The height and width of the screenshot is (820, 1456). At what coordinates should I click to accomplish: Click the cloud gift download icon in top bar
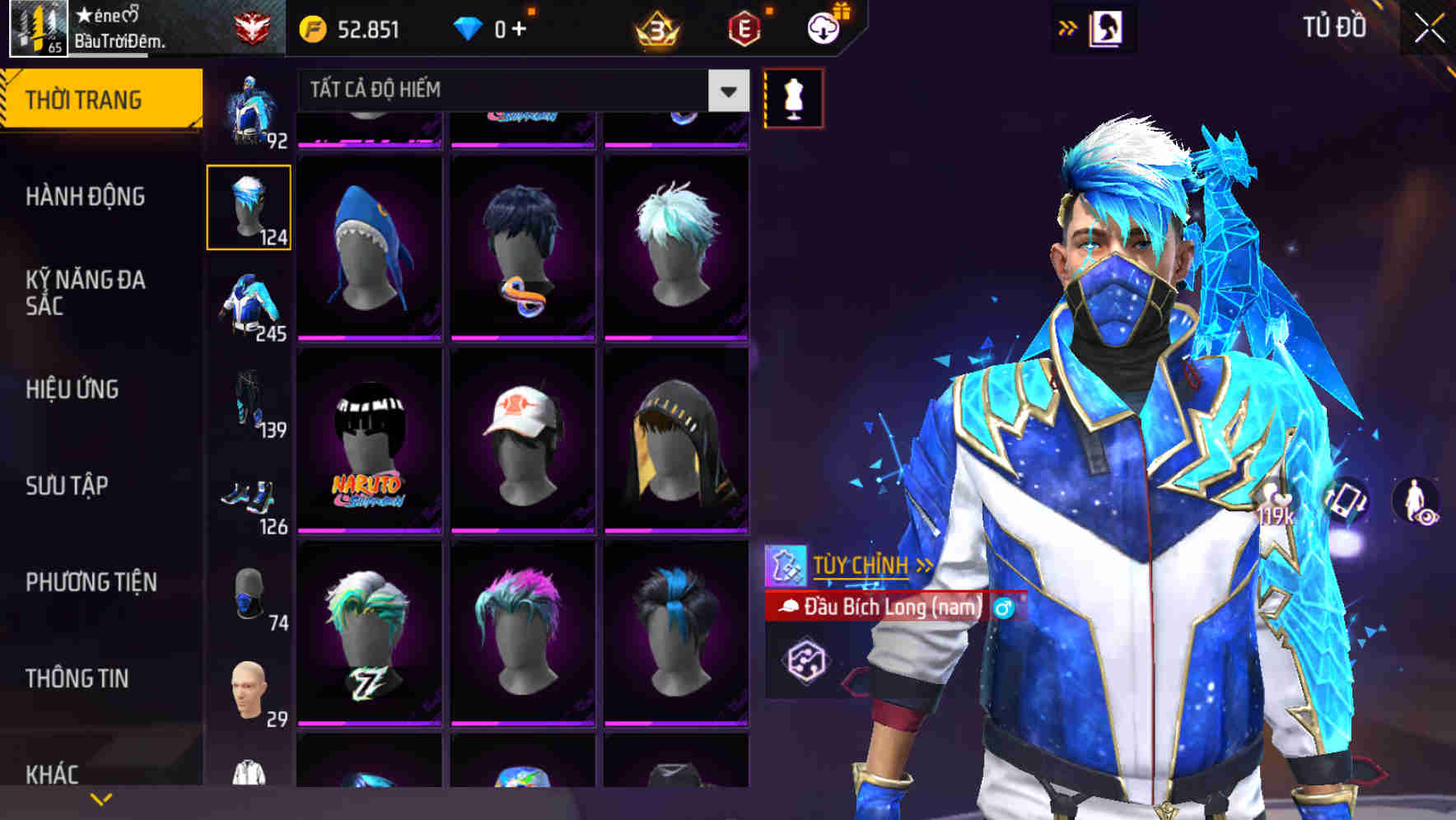(822, 26)
